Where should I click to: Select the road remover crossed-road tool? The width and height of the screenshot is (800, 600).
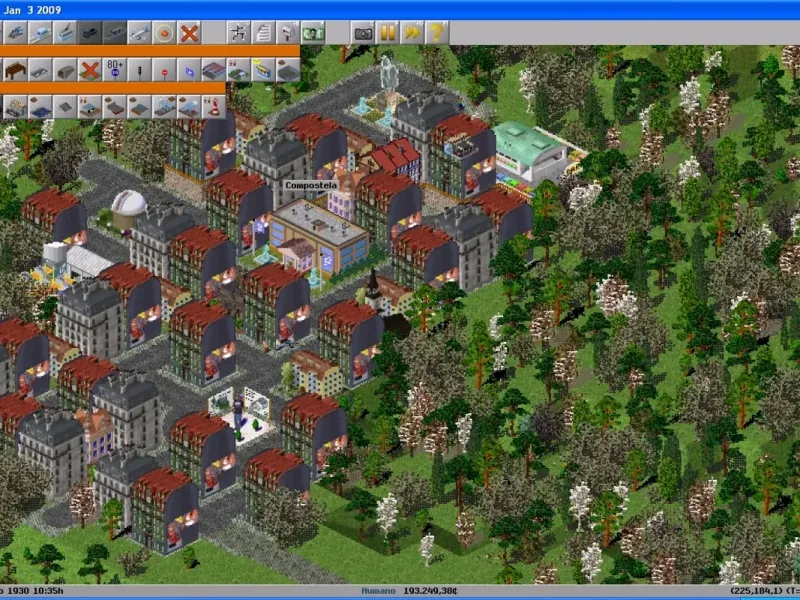point(90,70)
